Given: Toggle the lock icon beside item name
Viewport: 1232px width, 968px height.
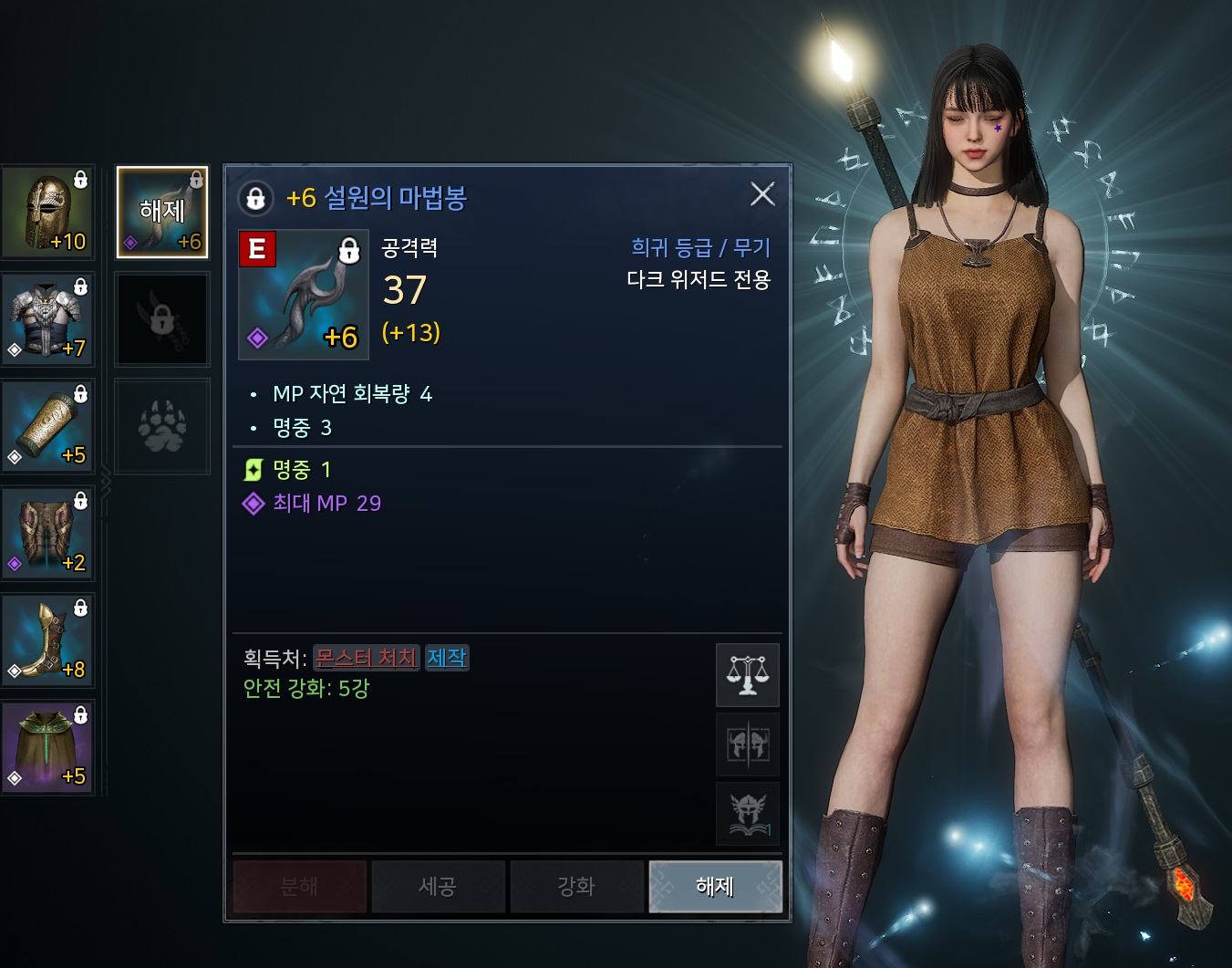Looking at the screenshot, I should point(256,198).
